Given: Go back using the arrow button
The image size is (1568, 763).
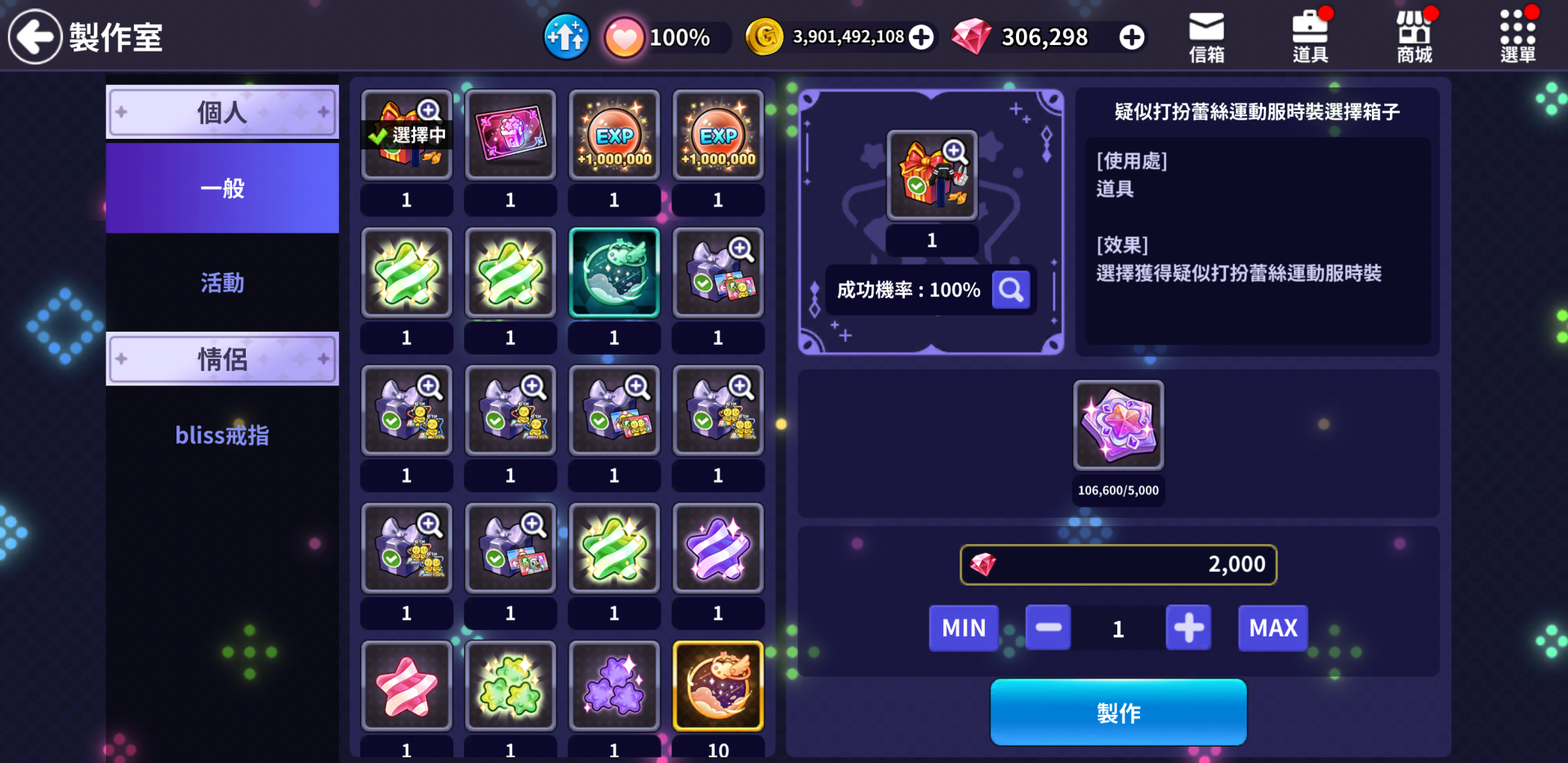Looking at the screenshot, I should pos(35,37).
